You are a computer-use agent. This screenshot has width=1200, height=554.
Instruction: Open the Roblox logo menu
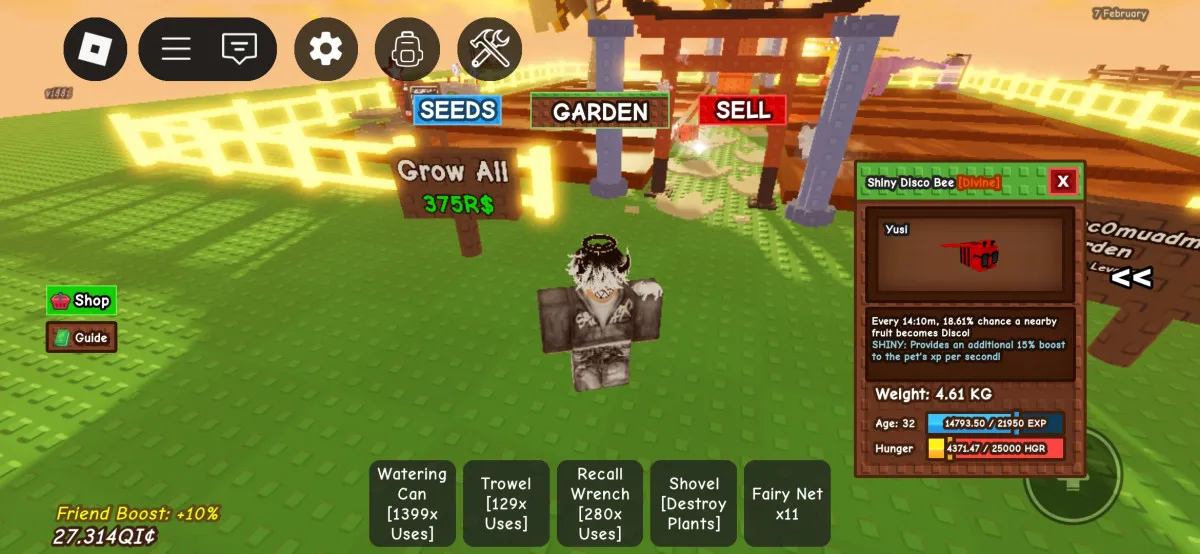pyautogui.click(x=96, y=48)
